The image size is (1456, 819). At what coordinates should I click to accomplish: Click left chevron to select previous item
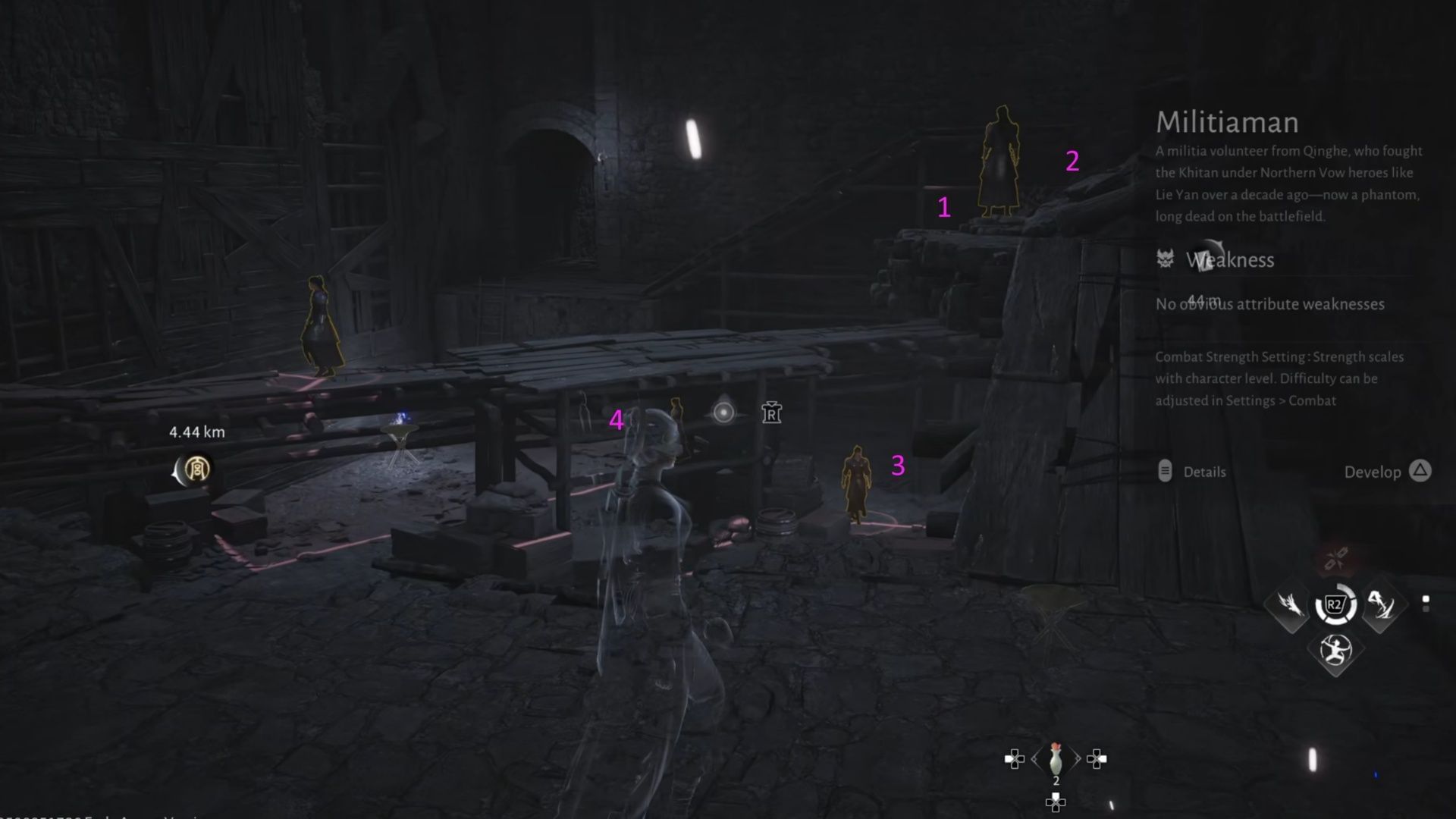pos(1034,758)
